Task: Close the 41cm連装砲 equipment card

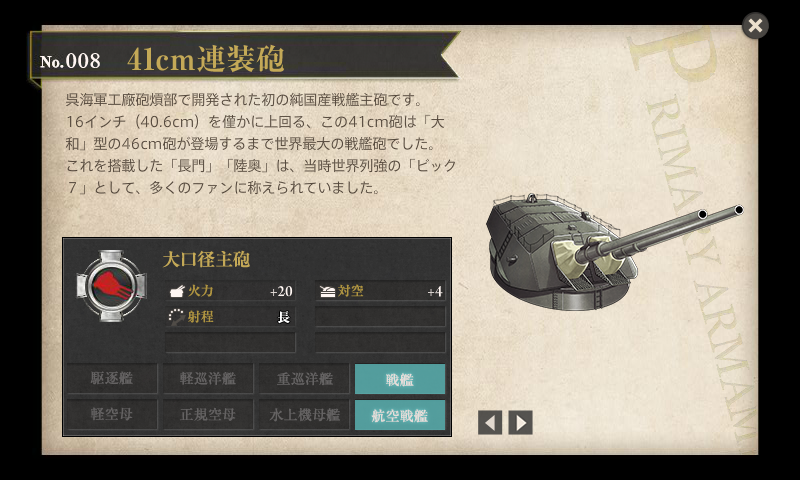Action: click(755, 26)
